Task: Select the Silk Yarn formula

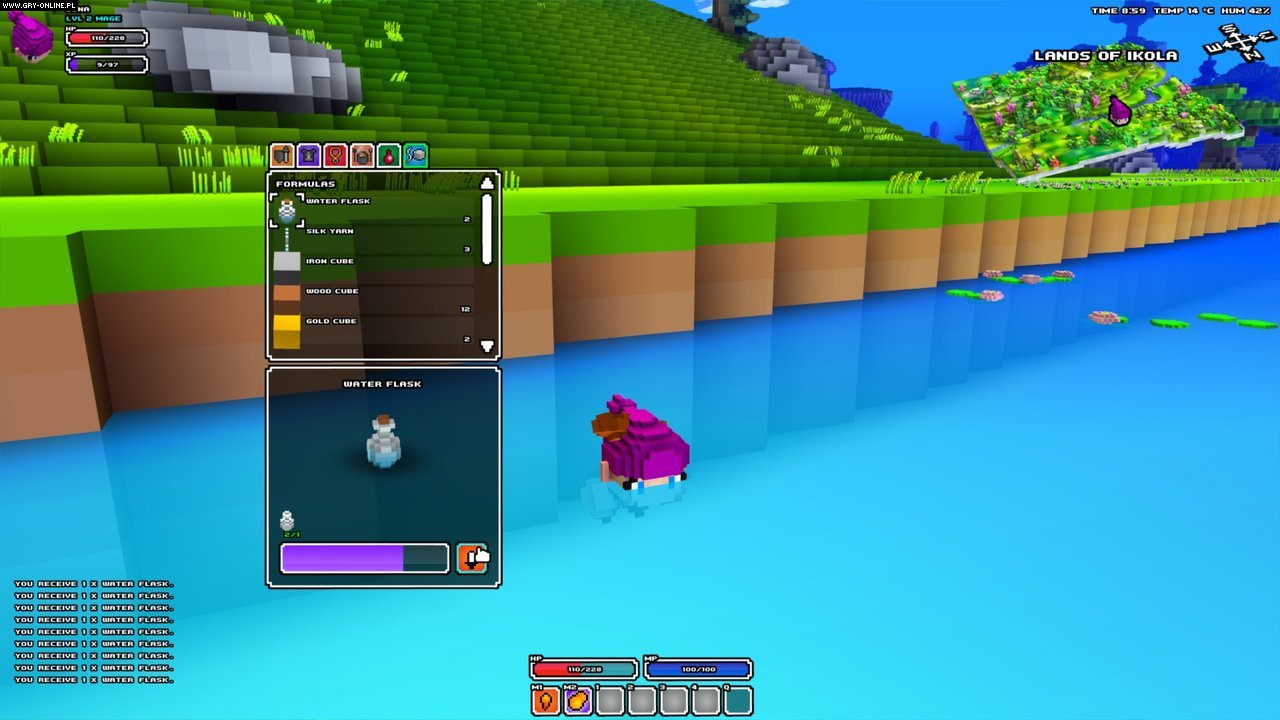Action: pos(330,231)
